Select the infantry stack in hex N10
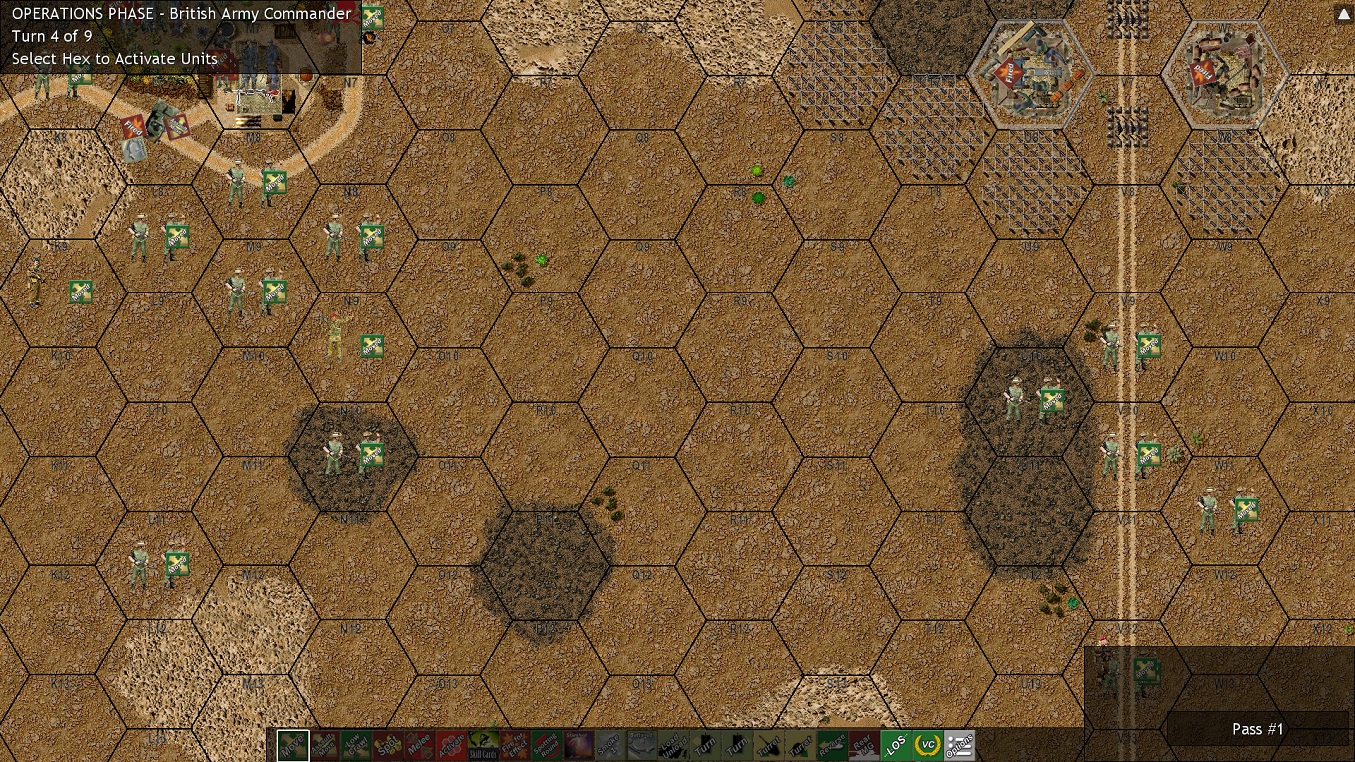 (348, 452)
